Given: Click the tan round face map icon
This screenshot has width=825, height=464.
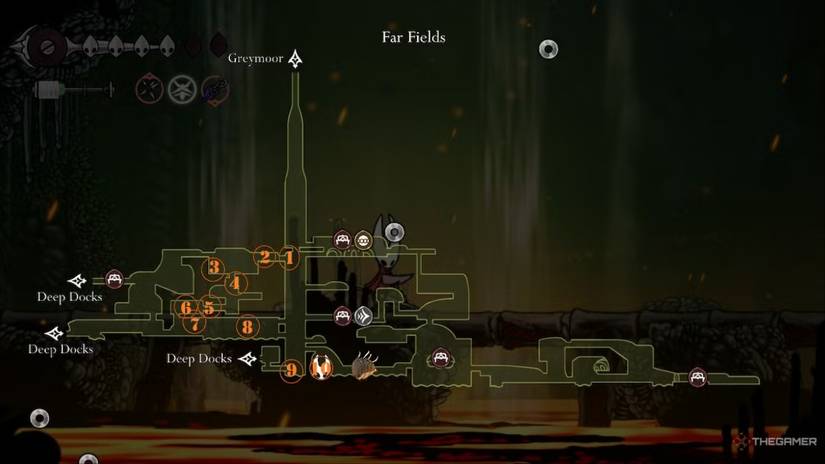Looking at the screenshot, I should pos(363,240).
